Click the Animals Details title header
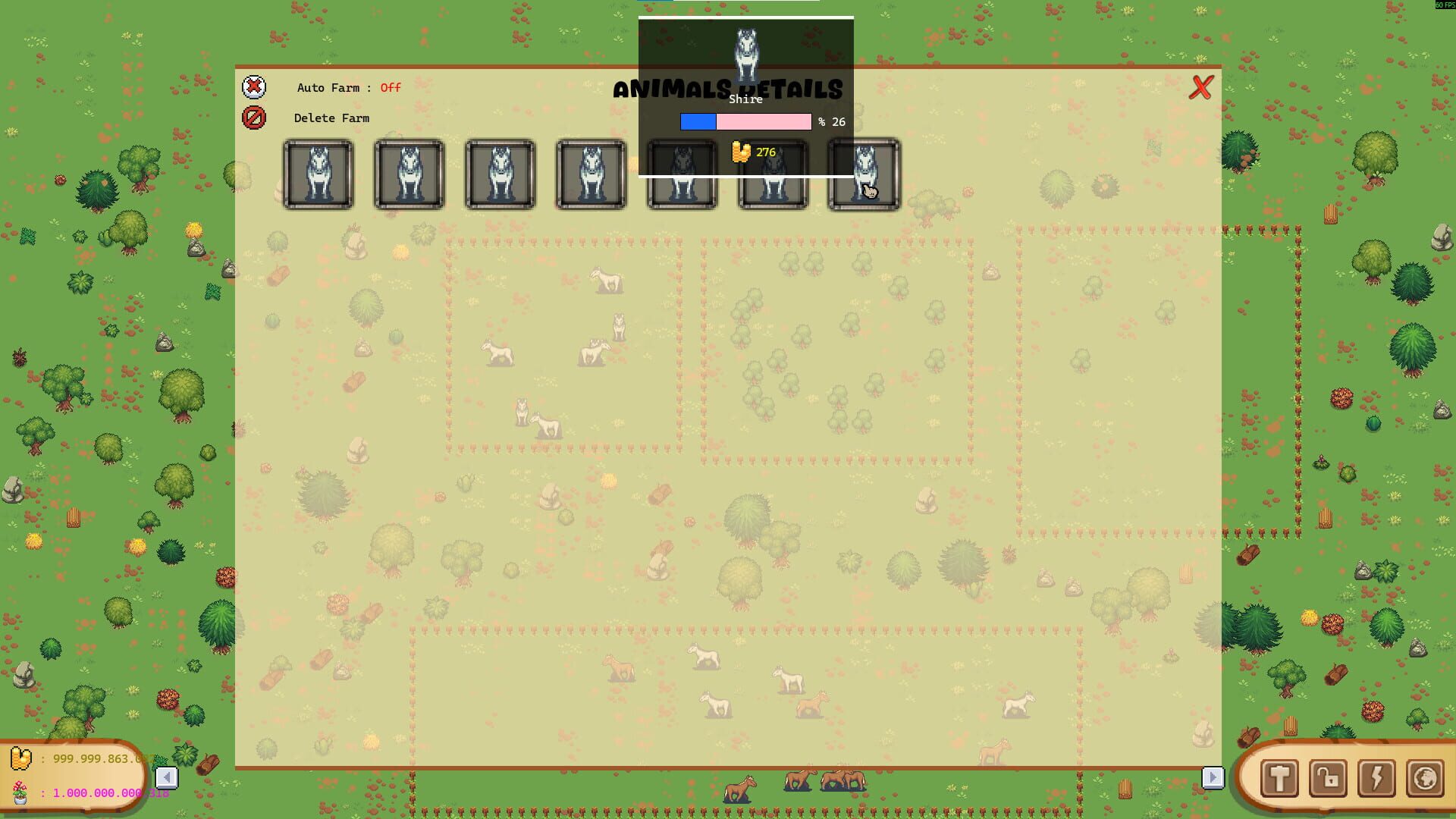This screenshot has height=819, width=1456. pos(728,89)
